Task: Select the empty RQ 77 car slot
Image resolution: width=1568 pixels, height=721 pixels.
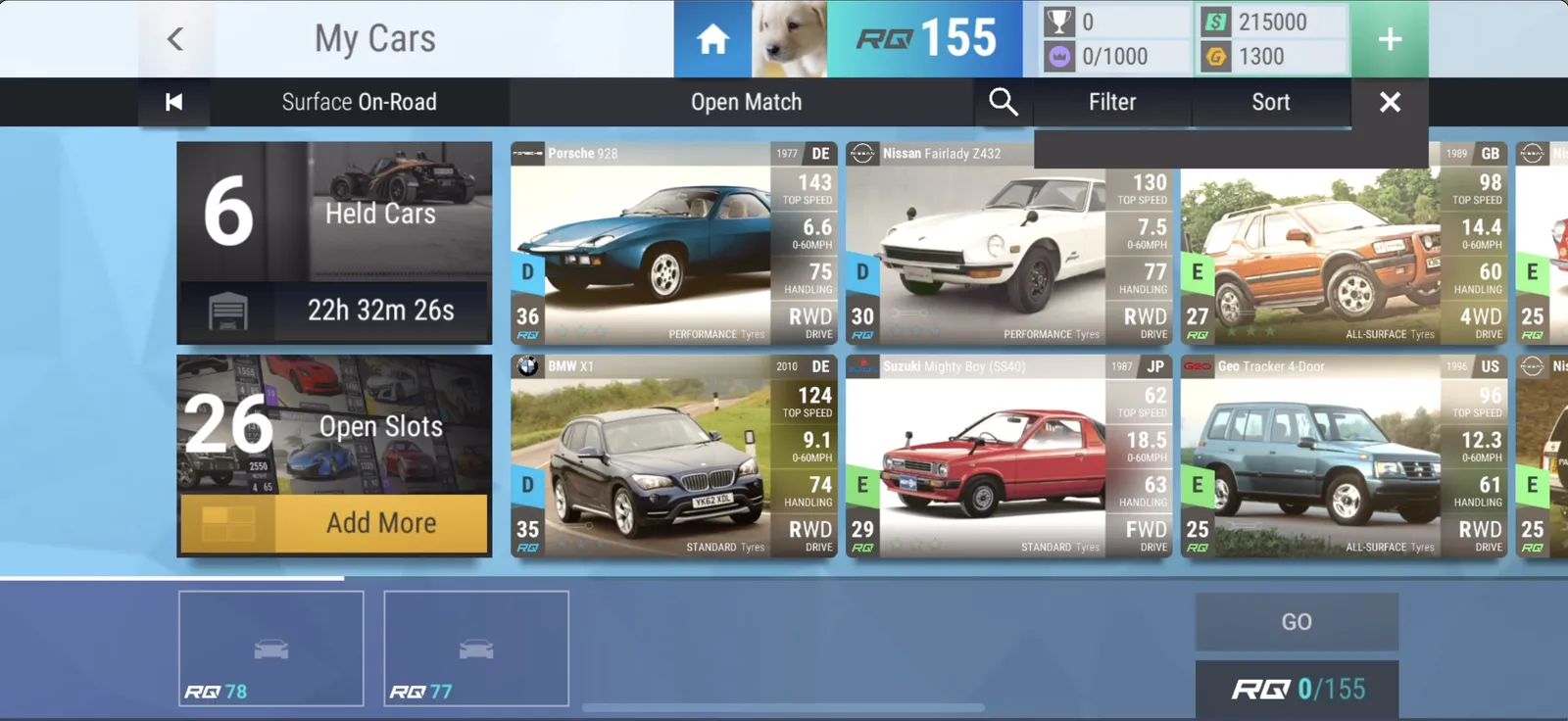Action: pos(476,648)
